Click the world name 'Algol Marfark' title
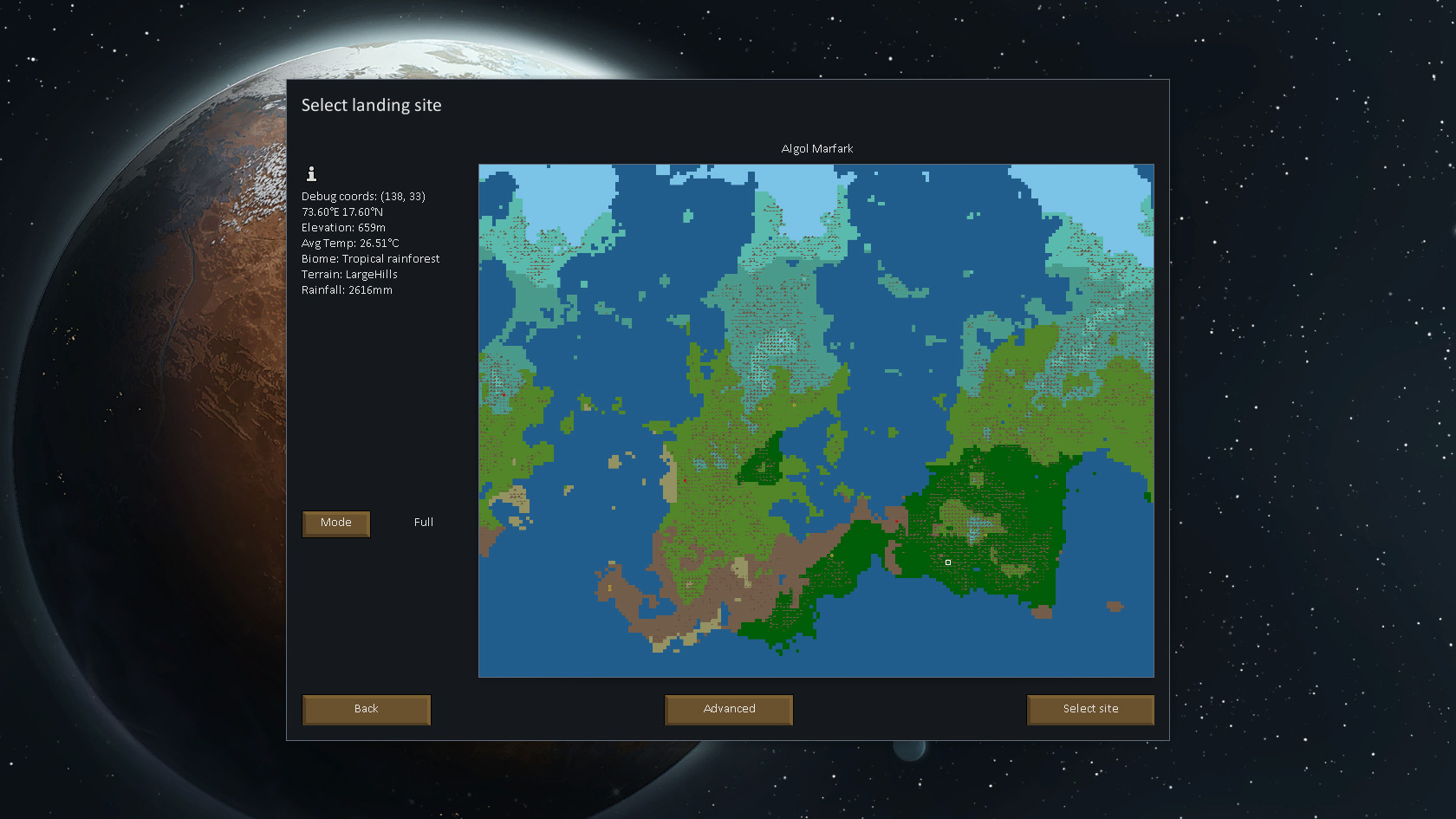The height and width of the screenshot is (819, 1456). tap(816, 148)
